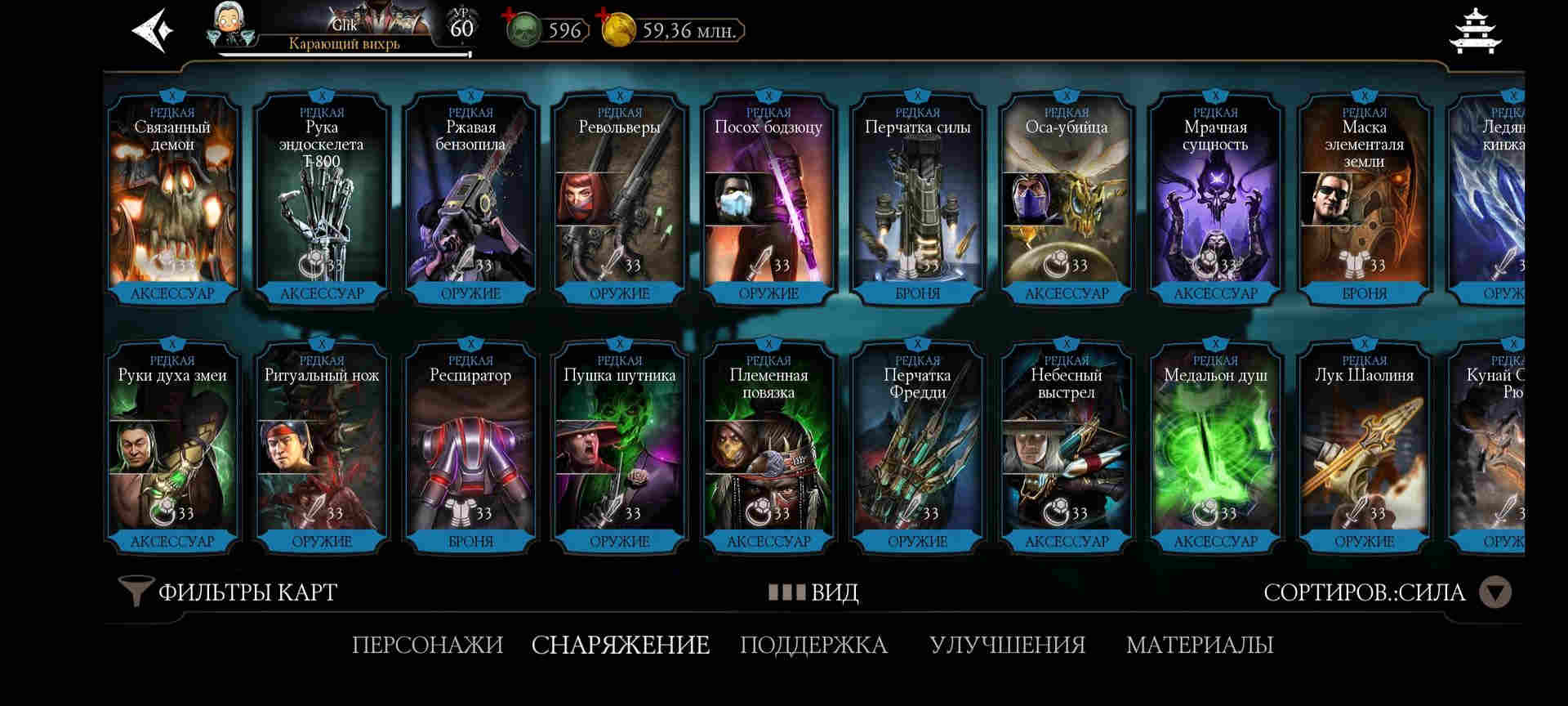Select the Респиратор armor card
This screenshot has height=706, width=1568.
tap(470, 447)
